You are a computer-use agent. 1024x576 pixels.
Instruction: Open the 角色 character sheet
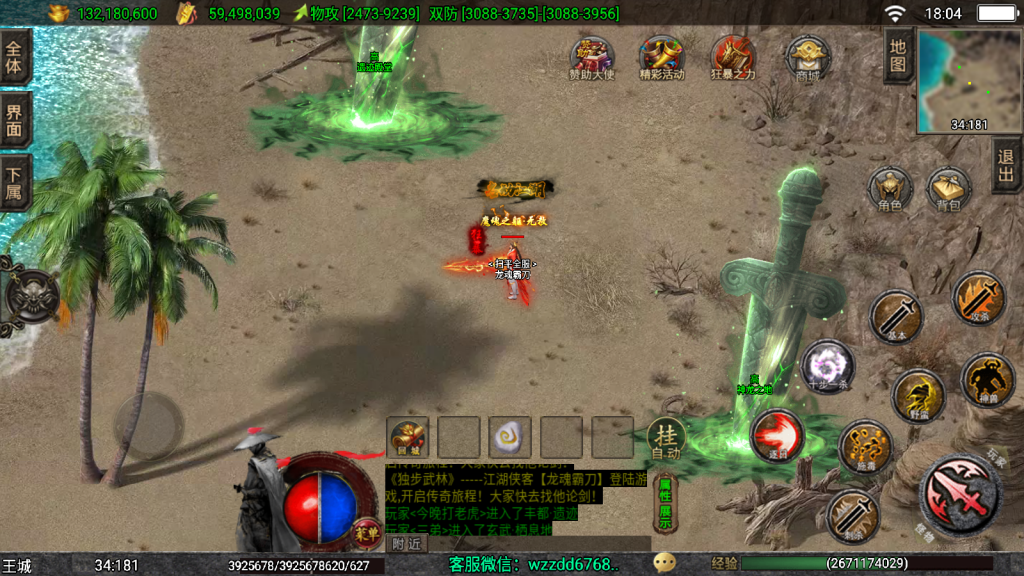click(889, 189)
